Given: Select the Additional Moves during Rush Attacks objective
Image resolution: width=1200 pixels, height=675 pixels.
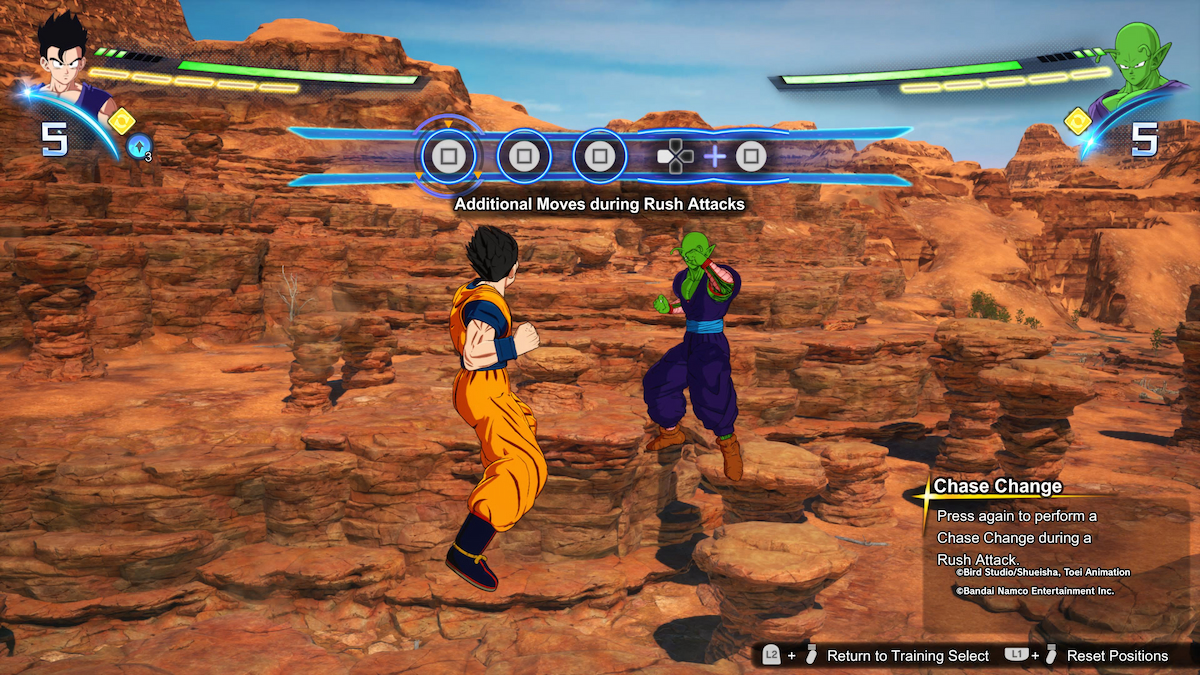Looking at the screenshot, I should click(x=599, y=204).
